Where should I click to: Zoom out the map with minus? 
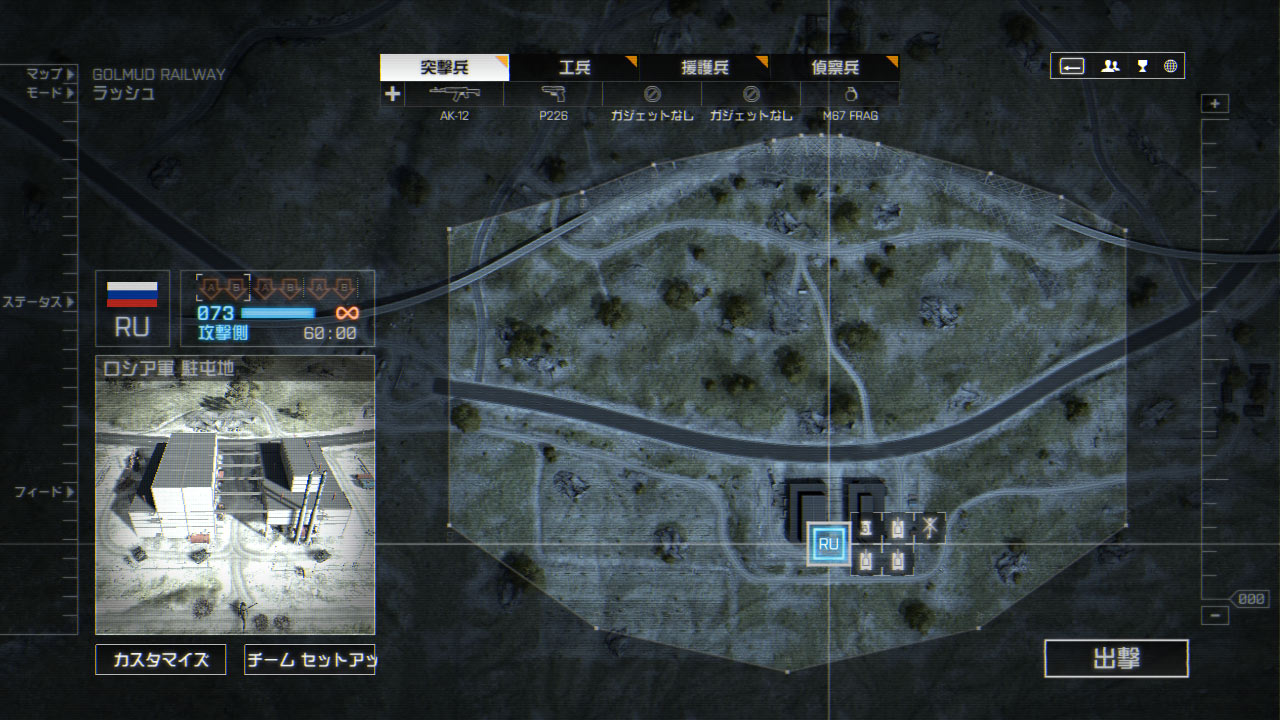point(1215,616)
